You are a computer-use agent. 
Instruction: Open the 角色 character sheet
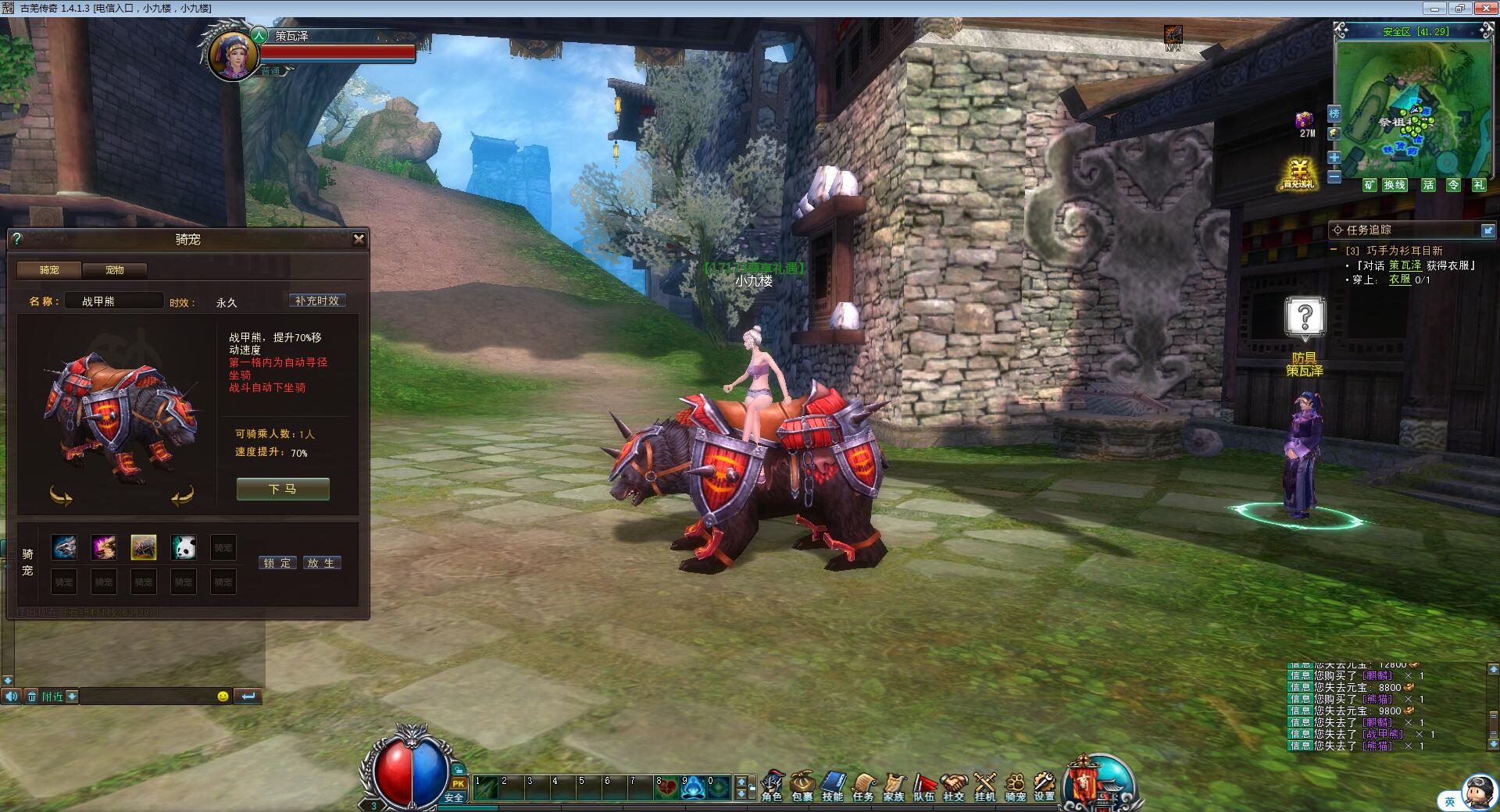click(772, 785)
